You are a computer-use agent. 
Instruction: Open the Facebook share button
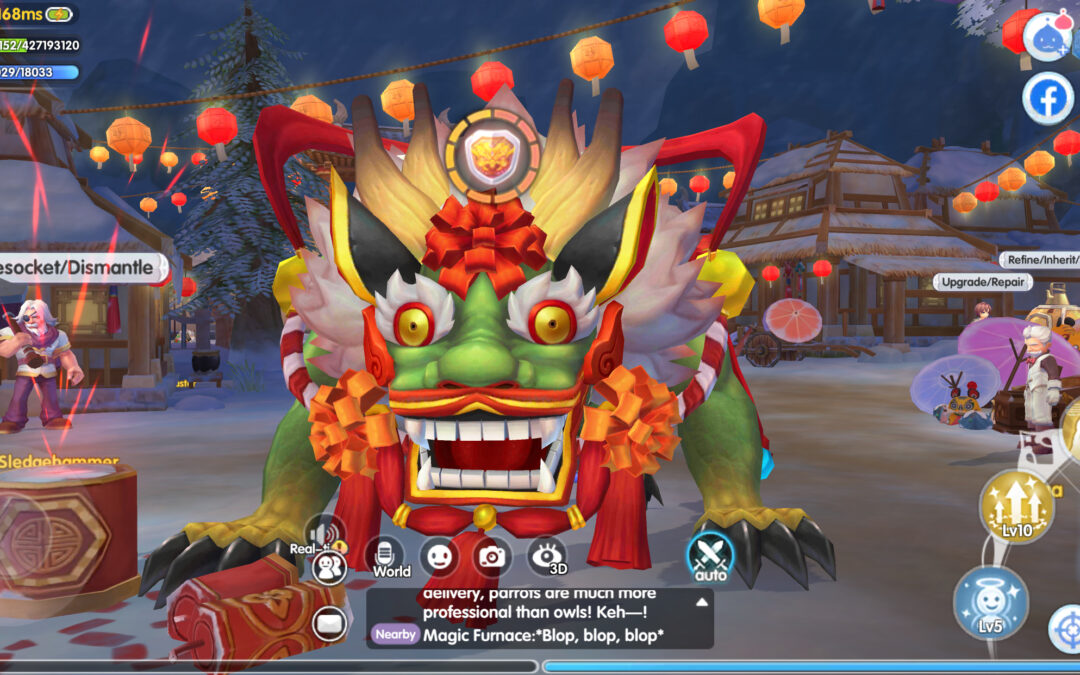(x=1047, y=98)
